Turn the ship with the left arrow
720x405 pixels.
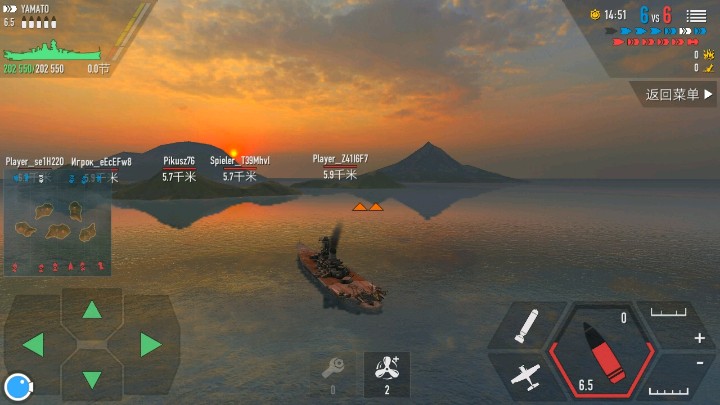(x=33, y=345)
